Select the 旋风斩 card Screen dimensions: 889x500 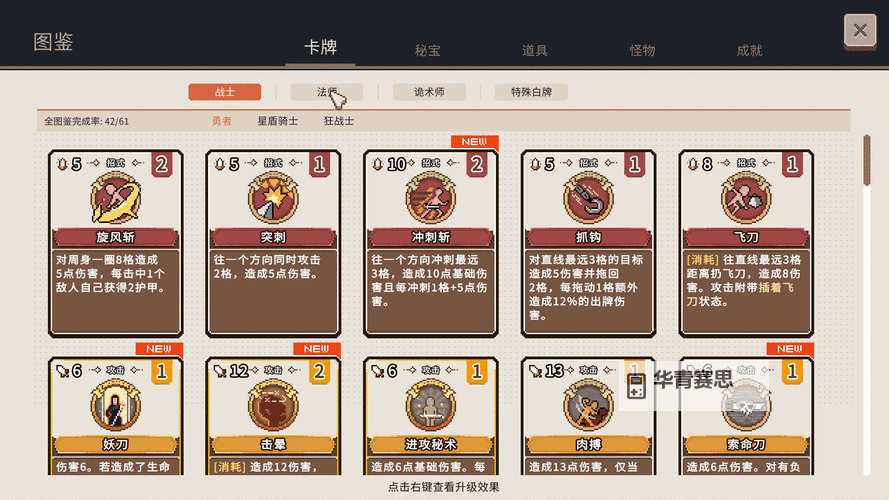[116, 243]
